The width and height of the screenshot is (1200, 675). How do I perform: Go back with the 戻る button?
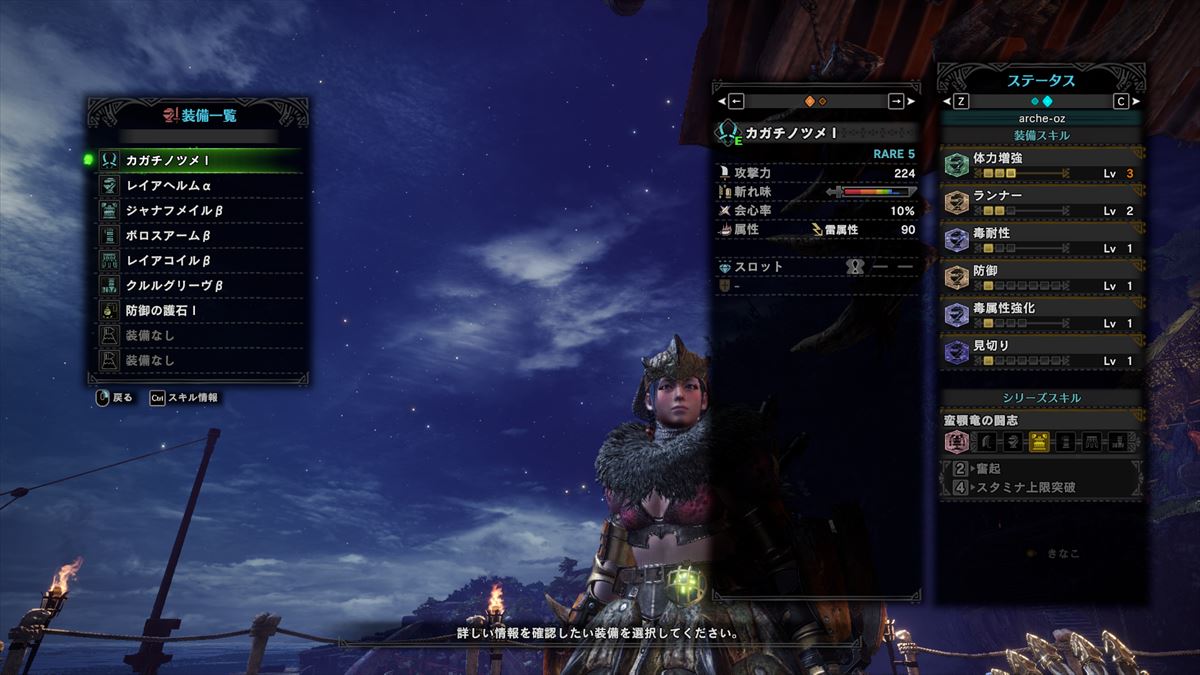[x=114, y=397]
